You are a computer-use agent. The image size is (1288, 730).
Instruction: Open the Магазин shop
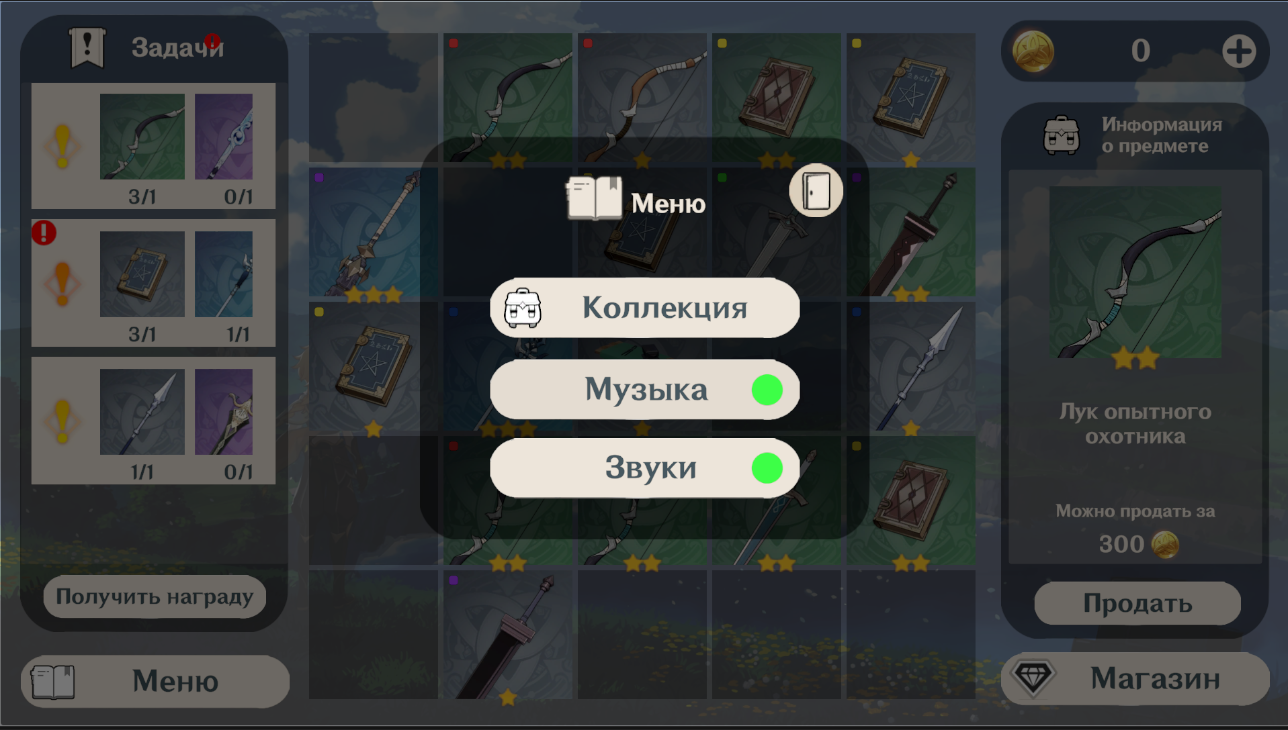pos(1135,678)
